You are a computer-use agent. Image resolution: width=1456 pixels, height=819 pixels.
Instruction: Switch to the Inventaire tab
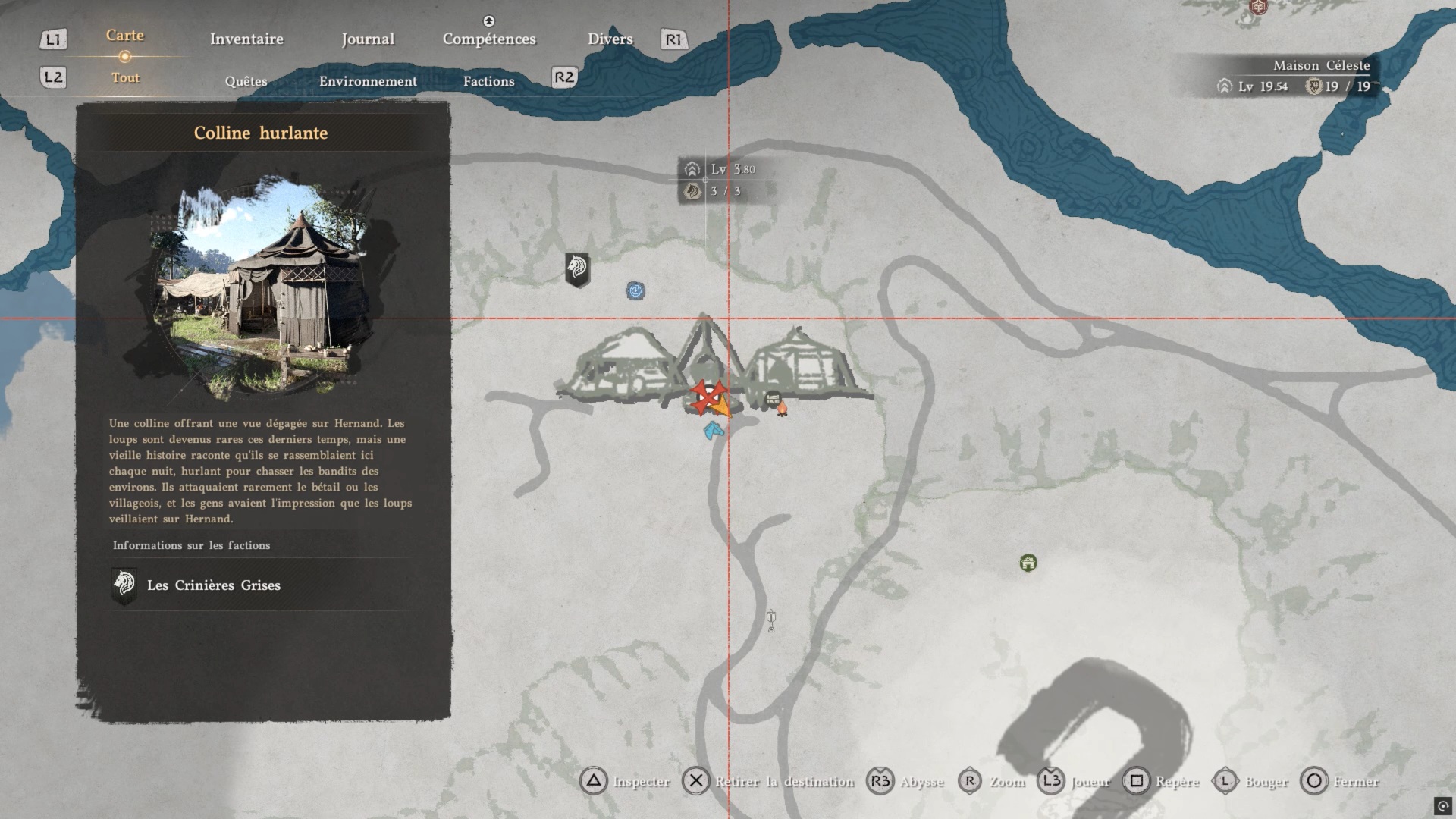pyautogui.click(x=246, y=39)
